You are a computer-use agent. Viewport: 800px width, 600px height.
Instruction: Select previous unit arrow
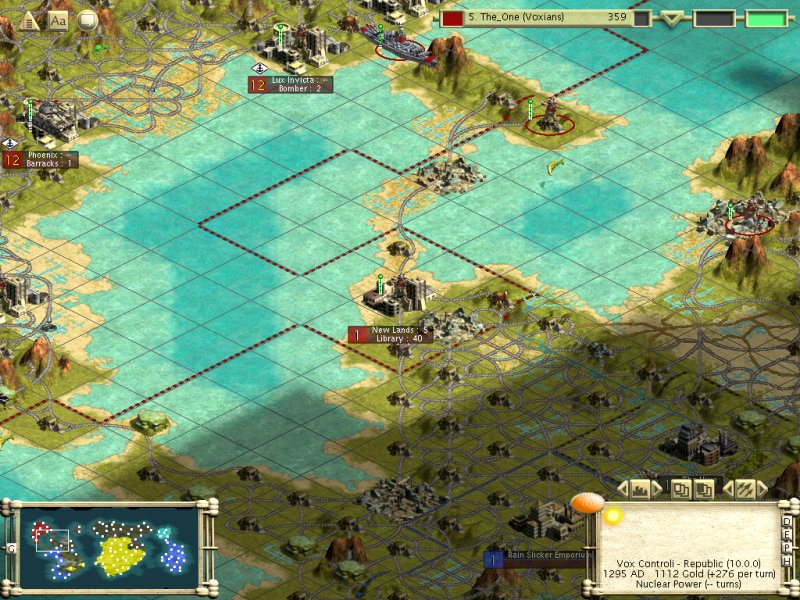[728, 489]
